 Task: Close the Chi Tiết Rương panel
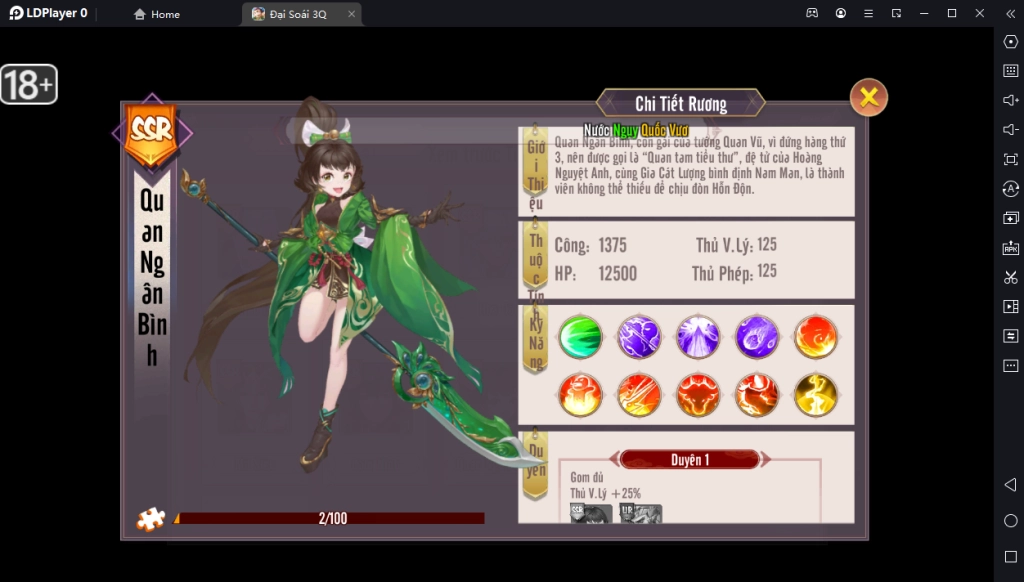click(x=869, y=97)
